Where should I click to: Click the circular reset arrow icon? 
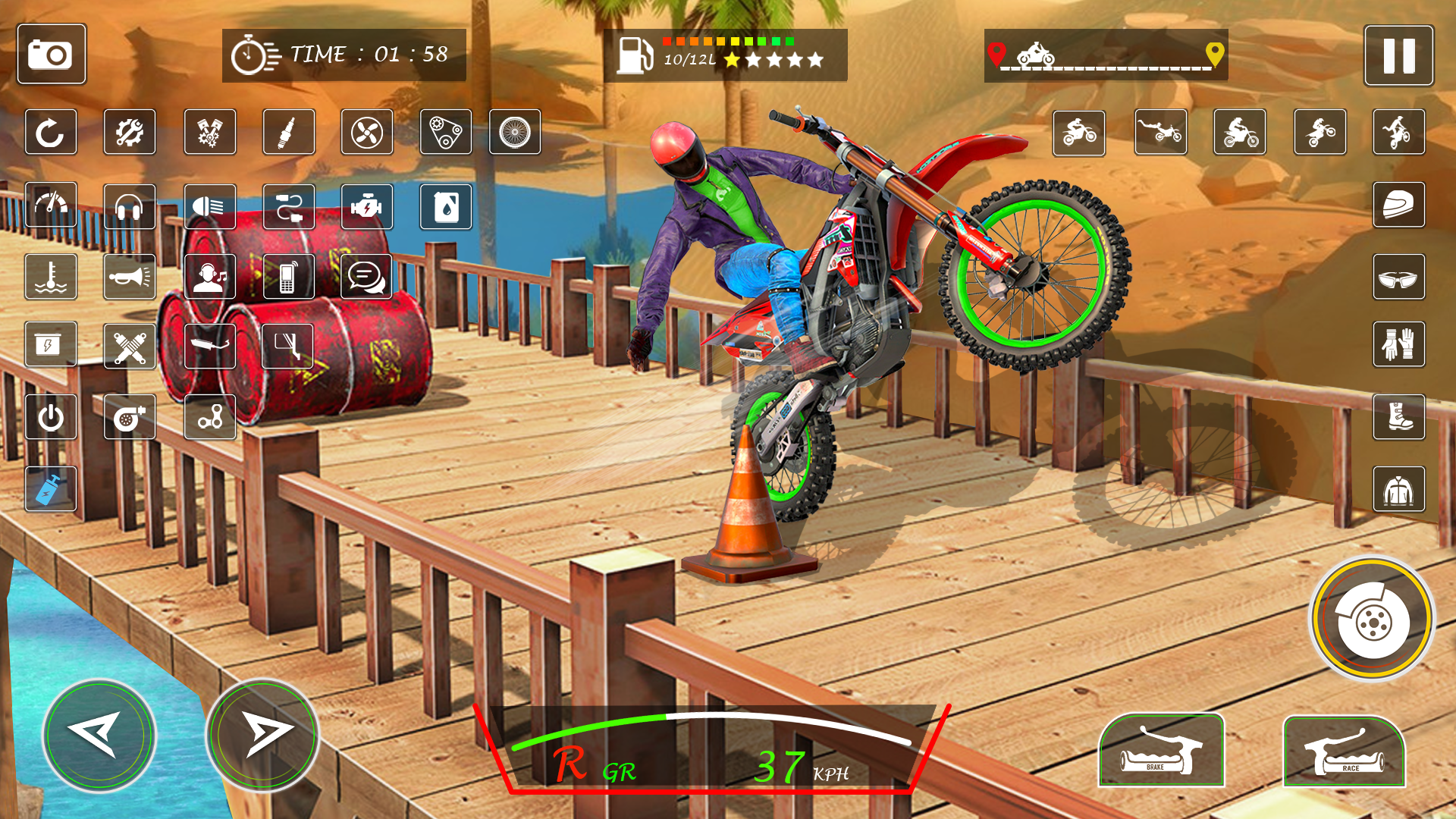click(51, 133)
